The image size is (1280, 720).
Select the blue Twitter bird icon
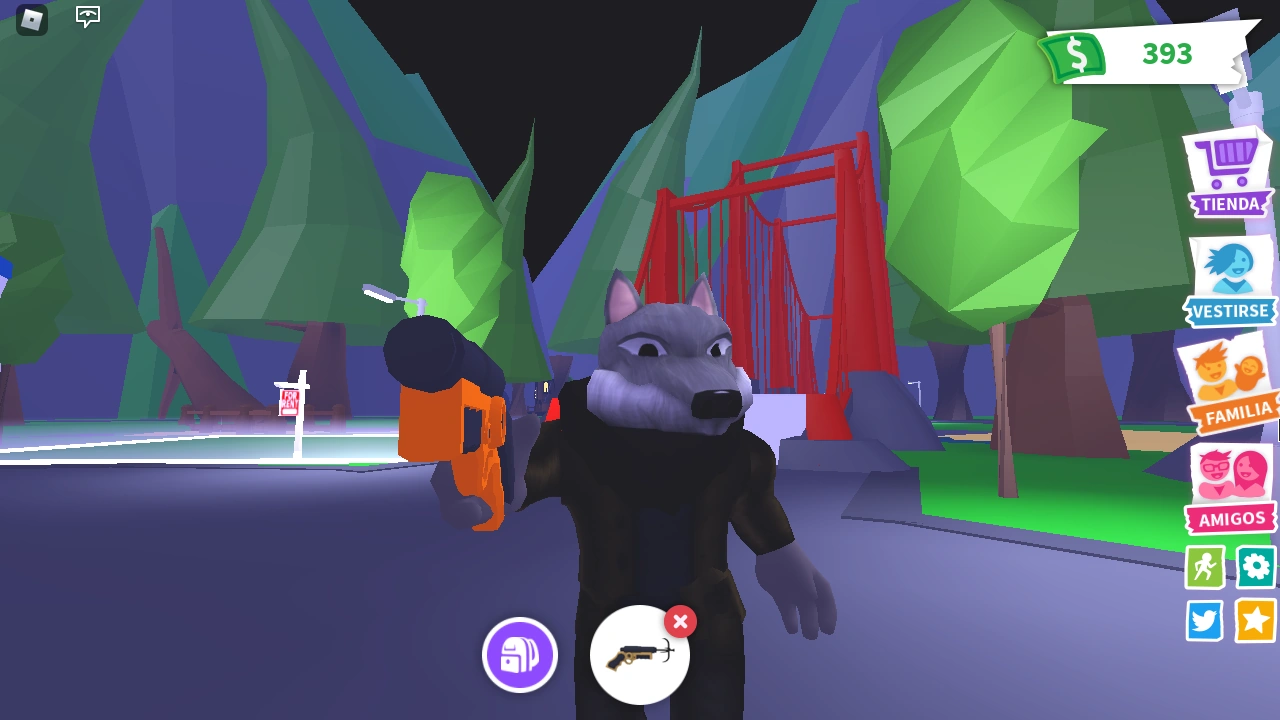pos(1204,620)
